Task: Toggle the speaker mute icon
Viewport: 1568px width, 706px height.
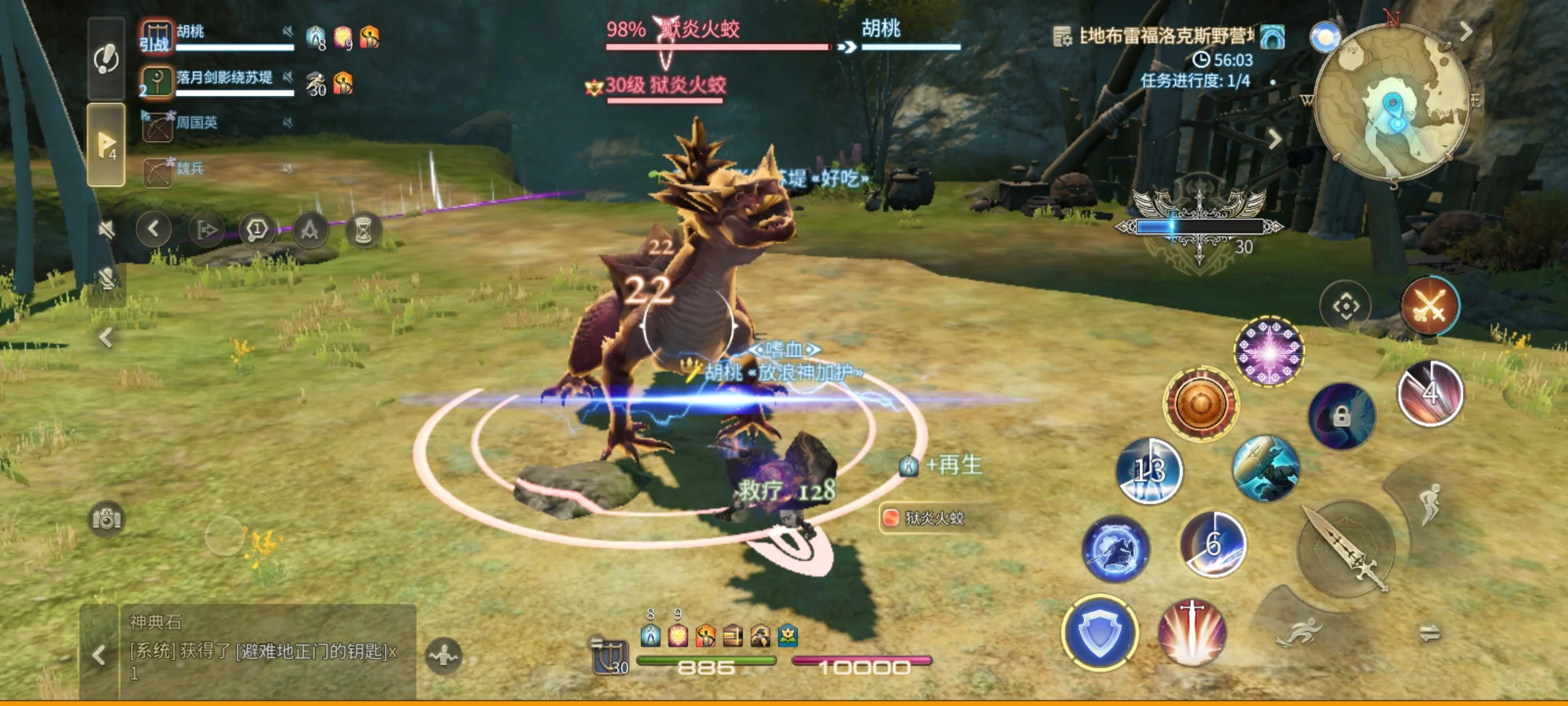Action: tap(106, 229)
